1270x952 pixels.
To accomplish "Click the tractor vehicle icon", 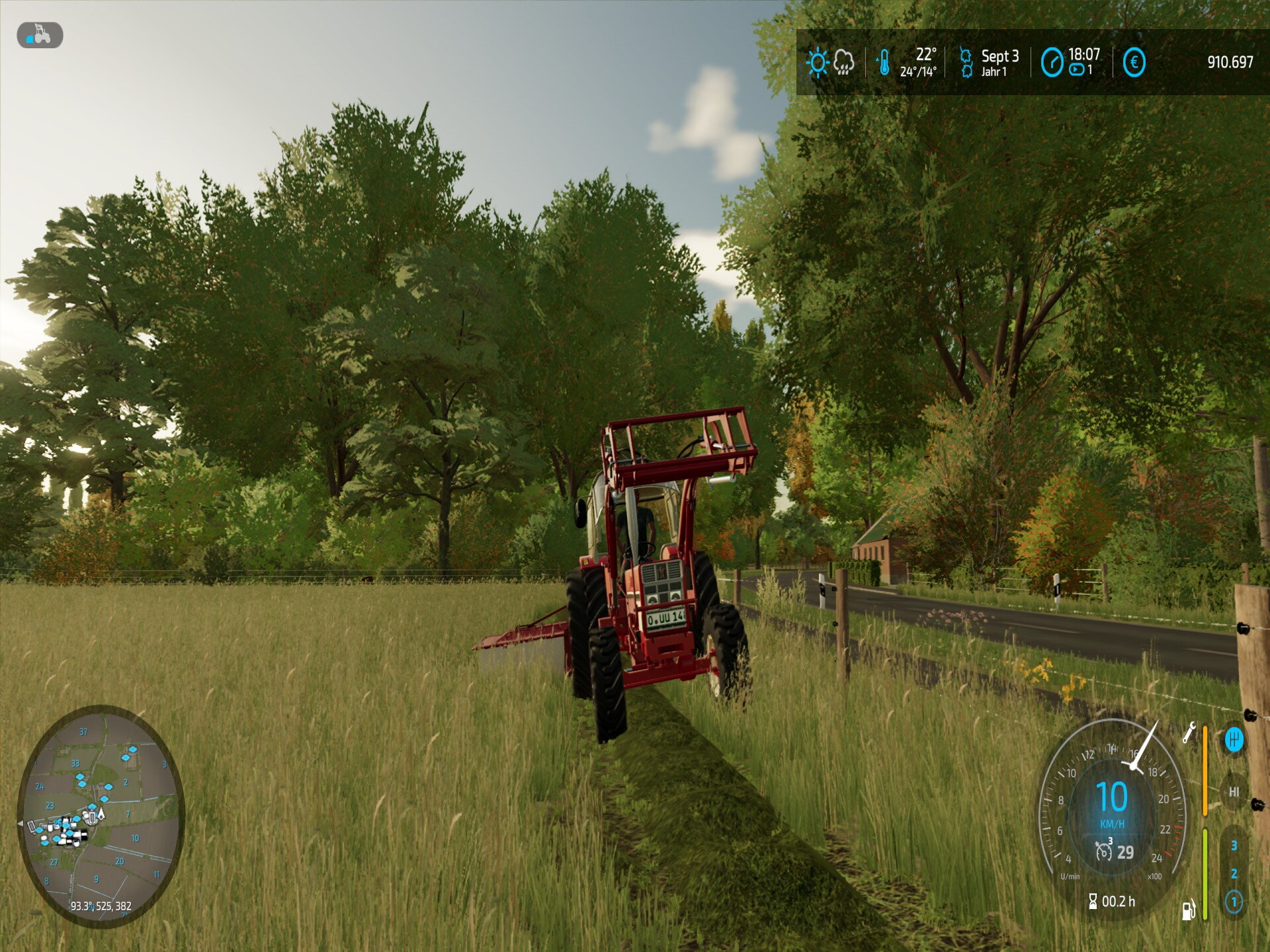I will click(x=40, y=35).
